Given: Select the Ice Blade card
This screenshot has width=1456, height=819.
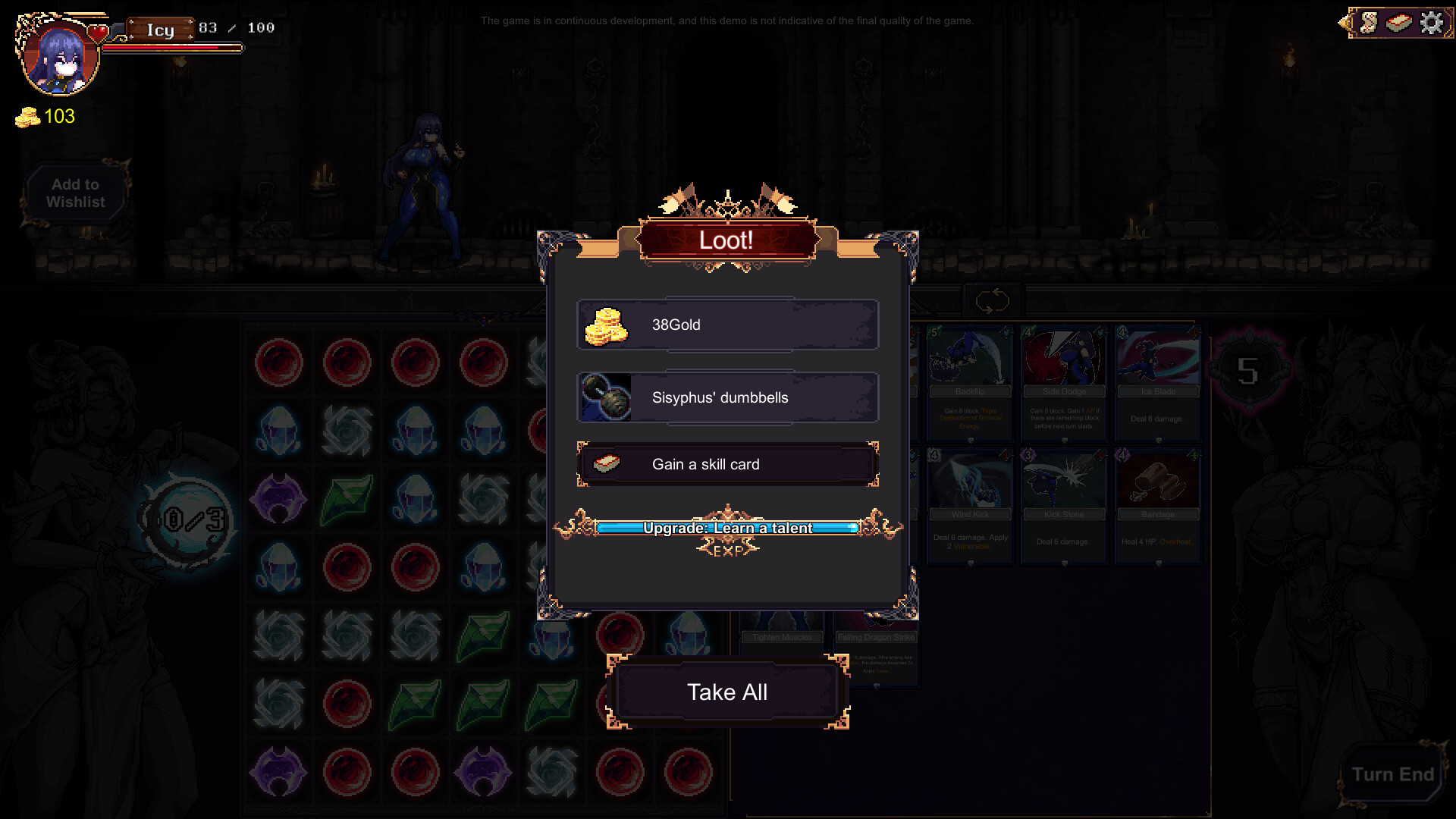Looking at the screenshot, I should [1158, 383].
